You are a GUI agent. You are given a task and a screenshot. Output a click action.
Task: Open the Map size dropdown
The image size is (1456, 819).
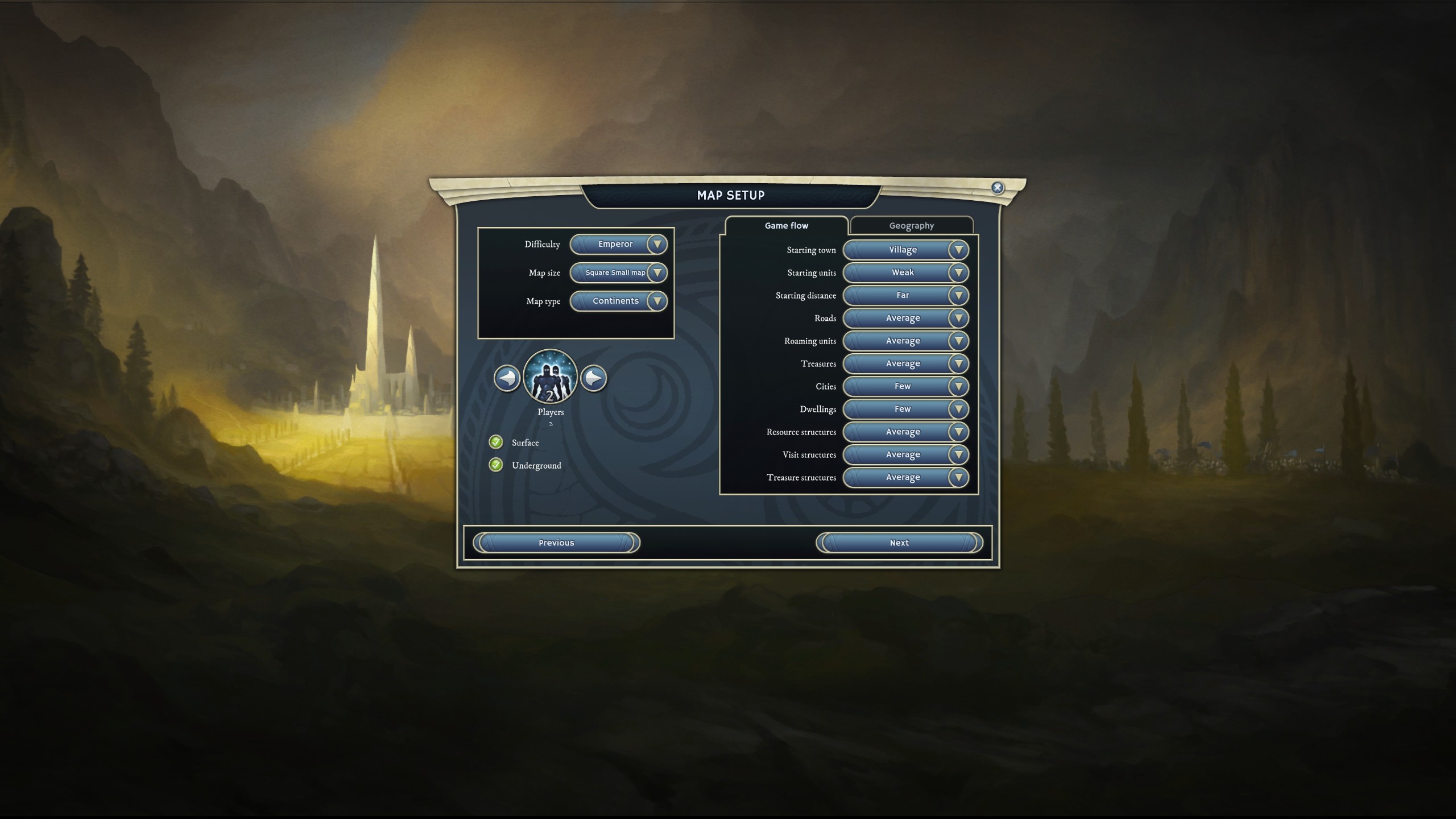(618, 273)
